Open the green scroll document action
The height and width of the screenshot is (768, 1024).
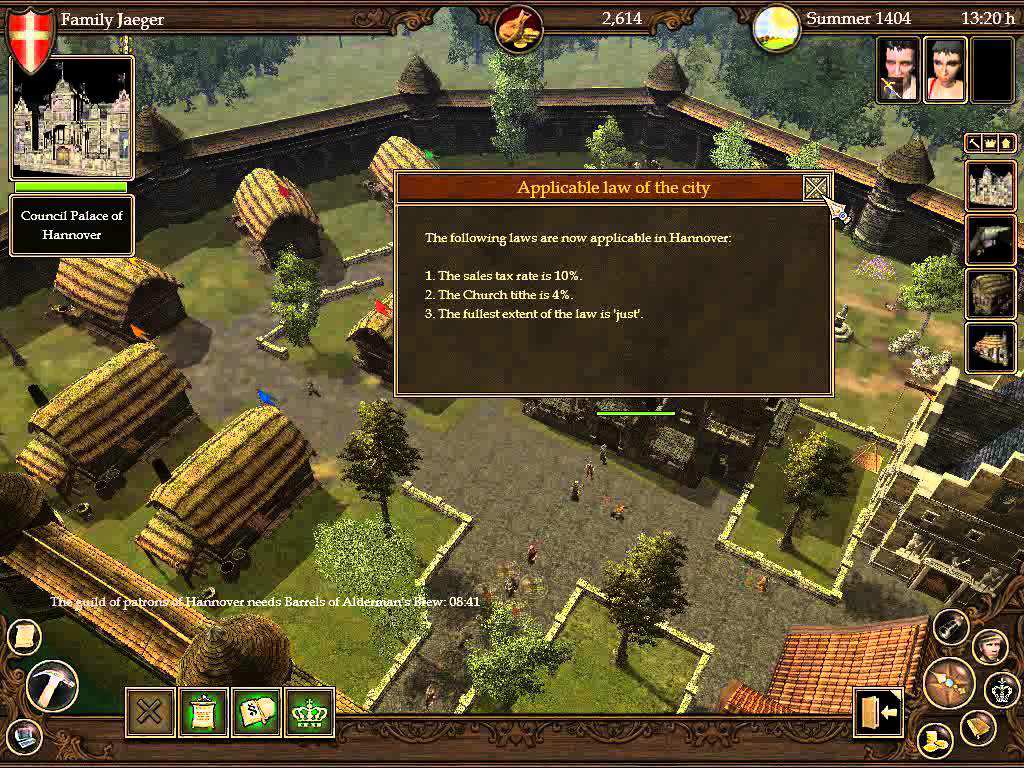point(203,712)
